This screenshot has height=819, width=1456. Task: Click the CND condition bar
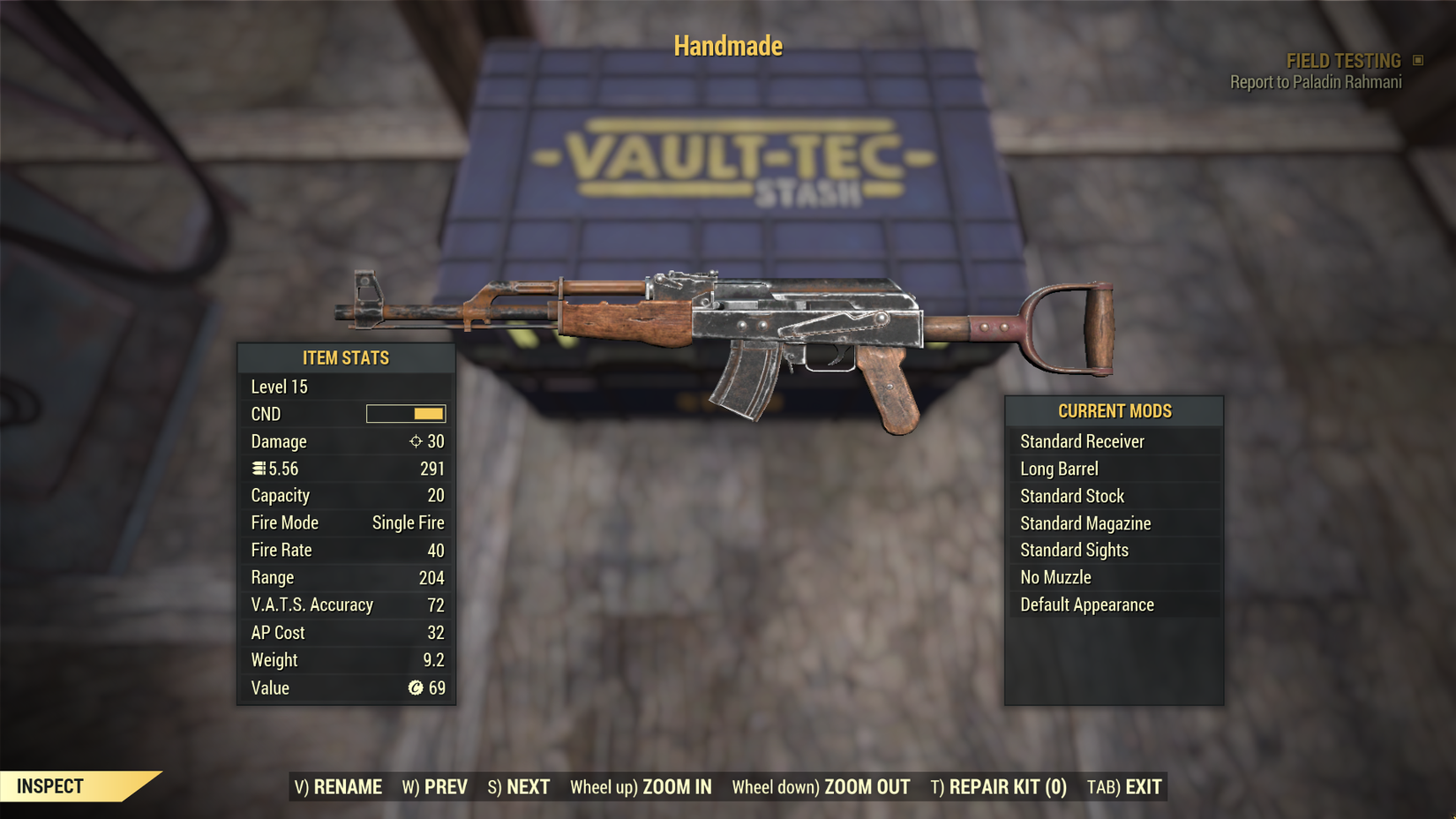point(405,413)
